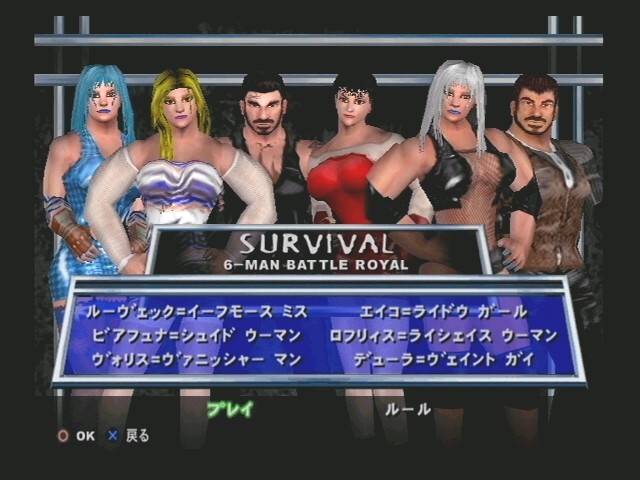This screenshot has height=480, width=640.
Task: Open the ルール (Rules) option
Action: [x=408, y=409]
